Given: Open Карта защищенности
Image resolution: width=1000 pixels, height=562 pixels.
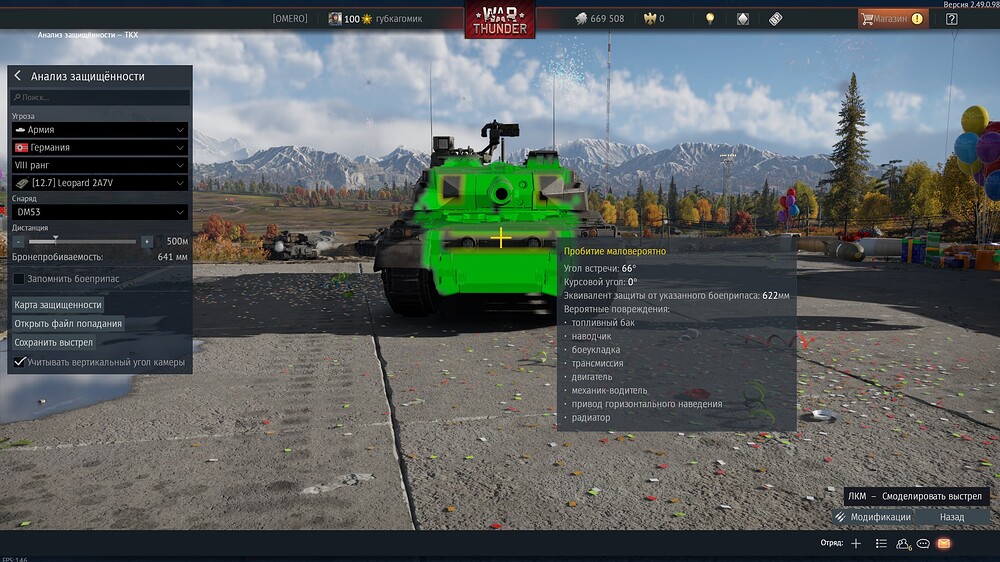Looking at the screenshot, I should pyautogui.click(x=58, y=304).
